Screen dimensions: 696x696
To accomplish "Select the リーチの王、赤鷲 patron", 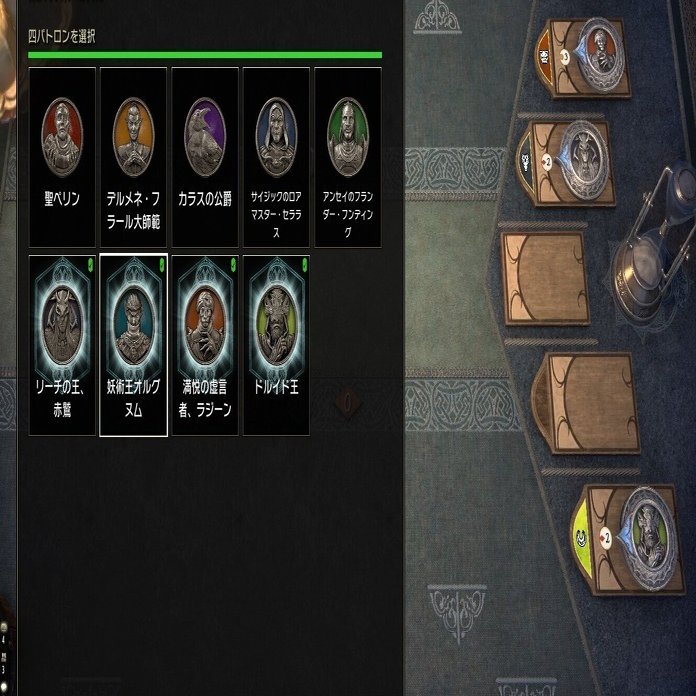I will [62, 345].
